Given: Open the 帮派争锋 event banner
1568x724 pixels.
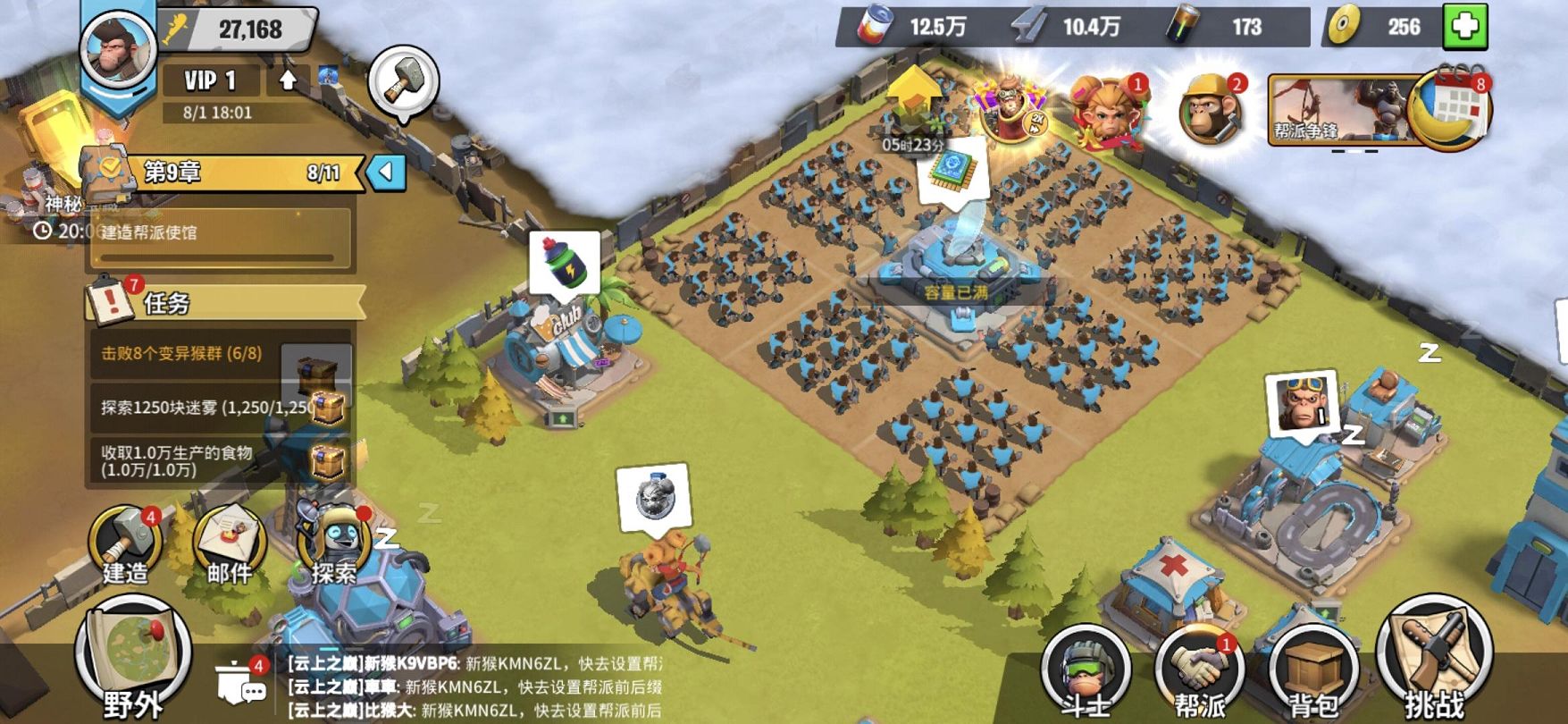Looking at the screenshot, I should point(1331,111).
